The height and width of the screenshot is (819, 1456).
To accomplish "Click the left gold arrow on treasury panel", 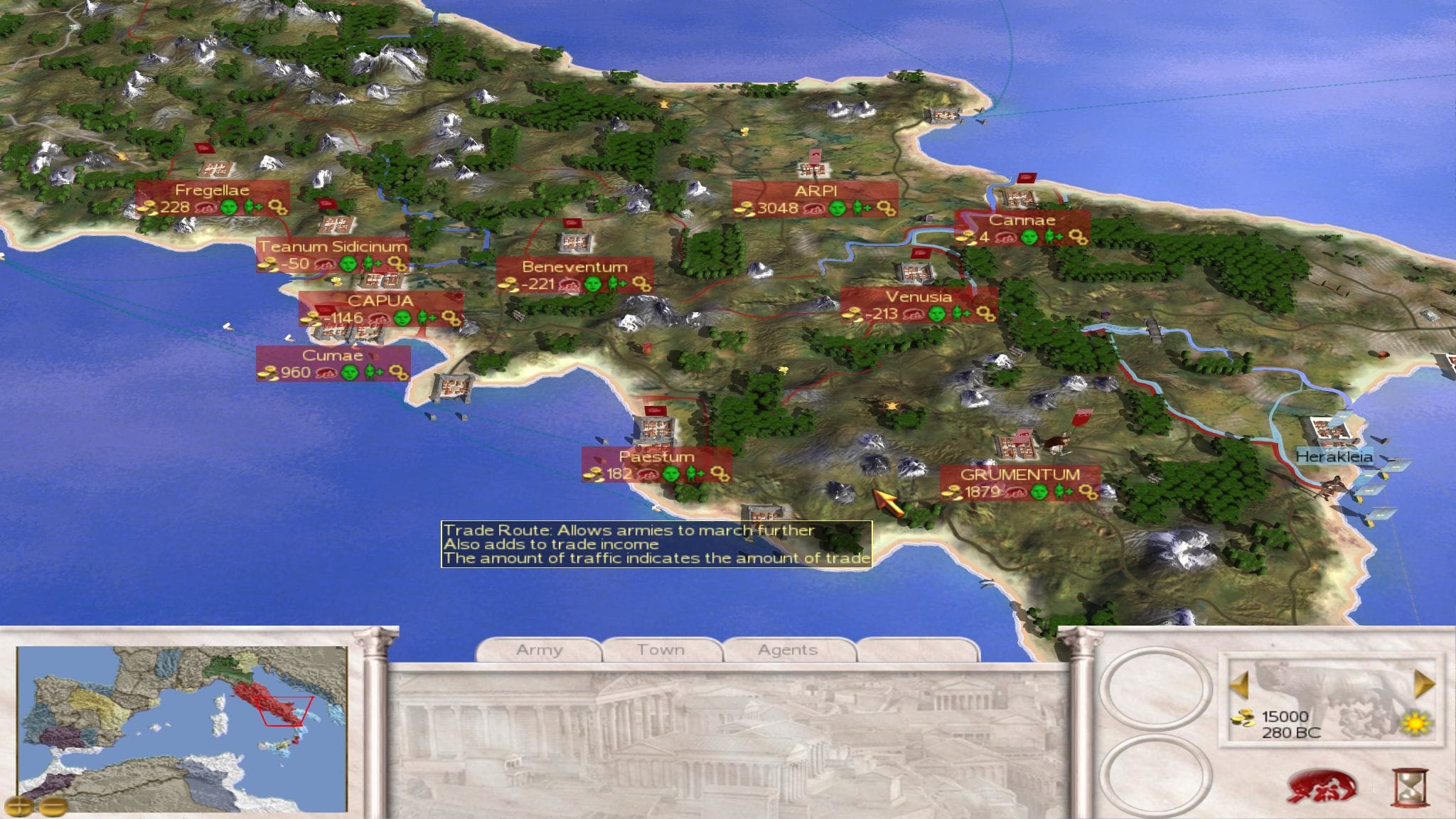I will pos(1239,684).
